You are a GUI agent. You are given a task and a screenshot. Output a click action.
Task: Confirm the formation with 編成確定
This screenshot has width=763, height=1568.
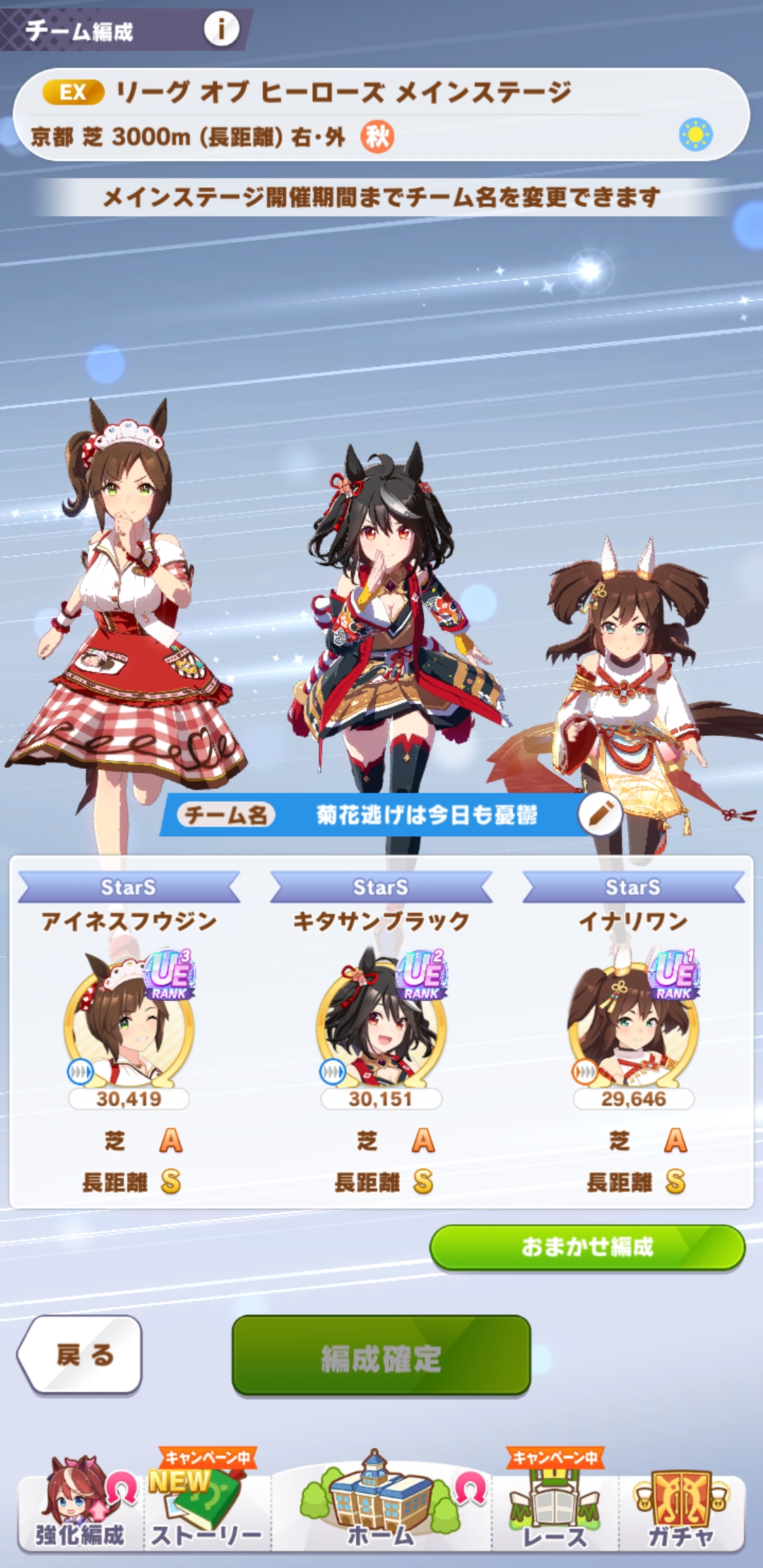click(381, 1357)
